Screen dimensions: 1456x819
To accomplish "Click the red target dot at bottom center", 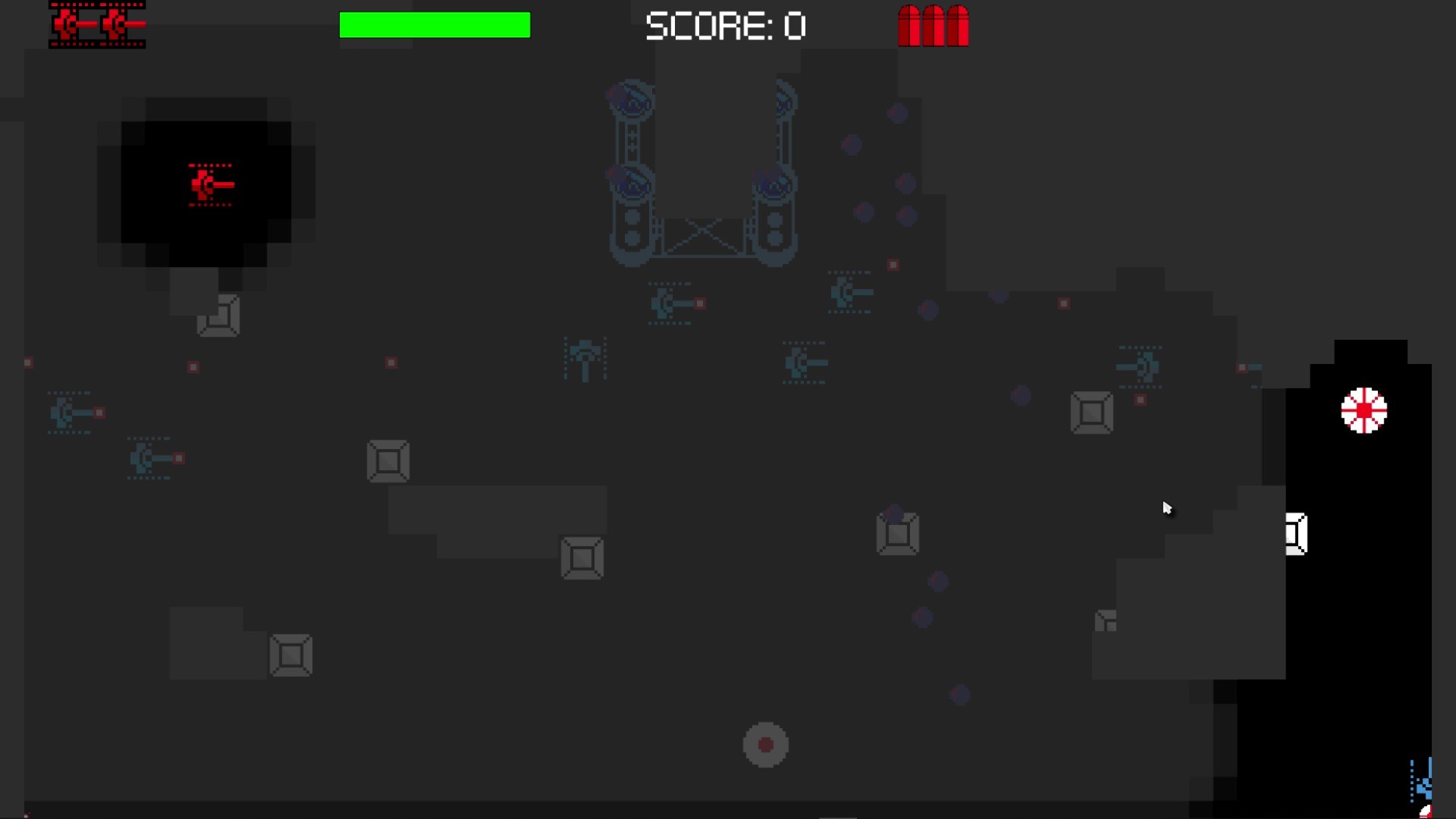I will (766, 745).
